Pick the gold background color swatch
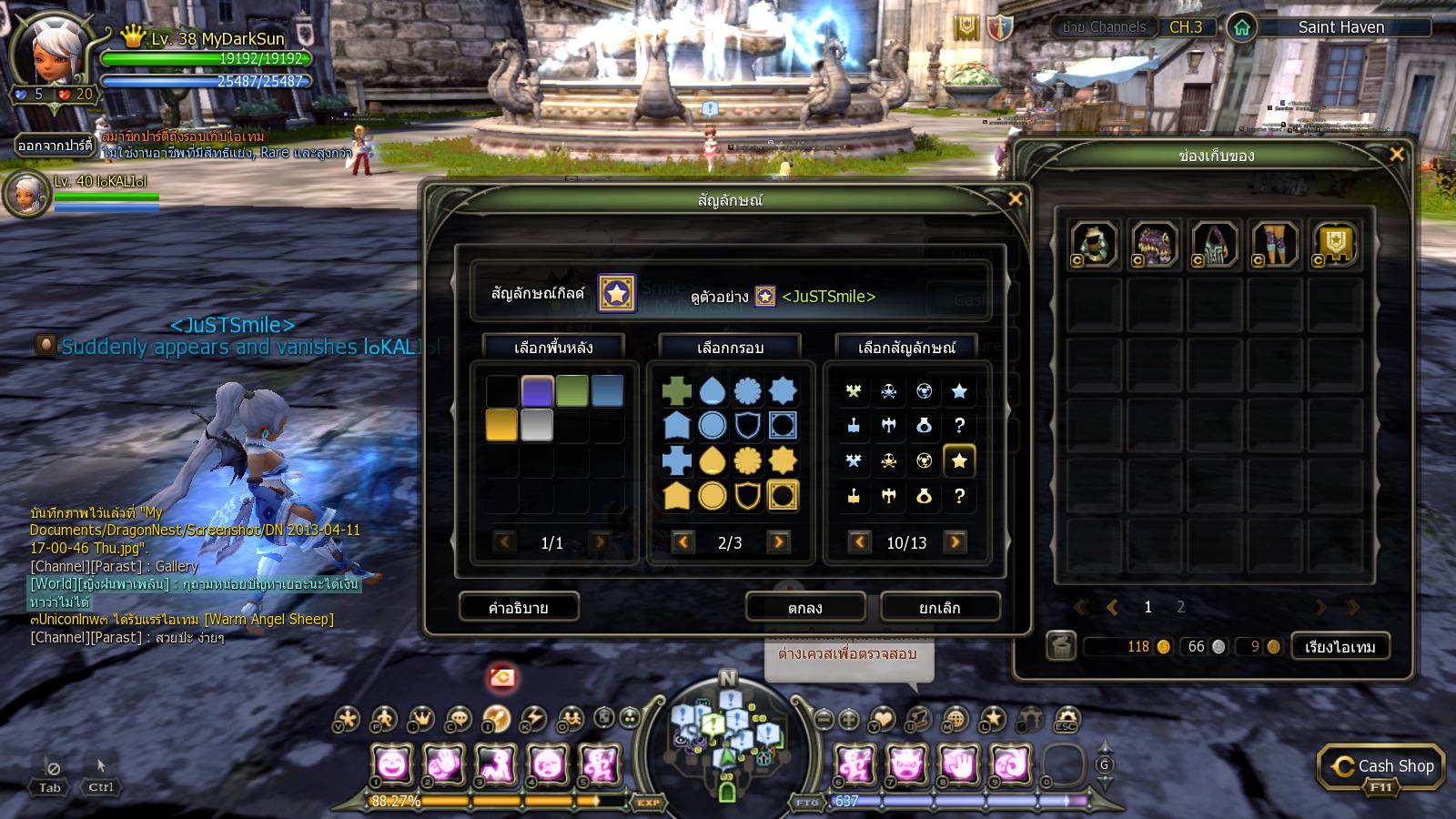Screen dimensions: 1456x819 (501, 425)
